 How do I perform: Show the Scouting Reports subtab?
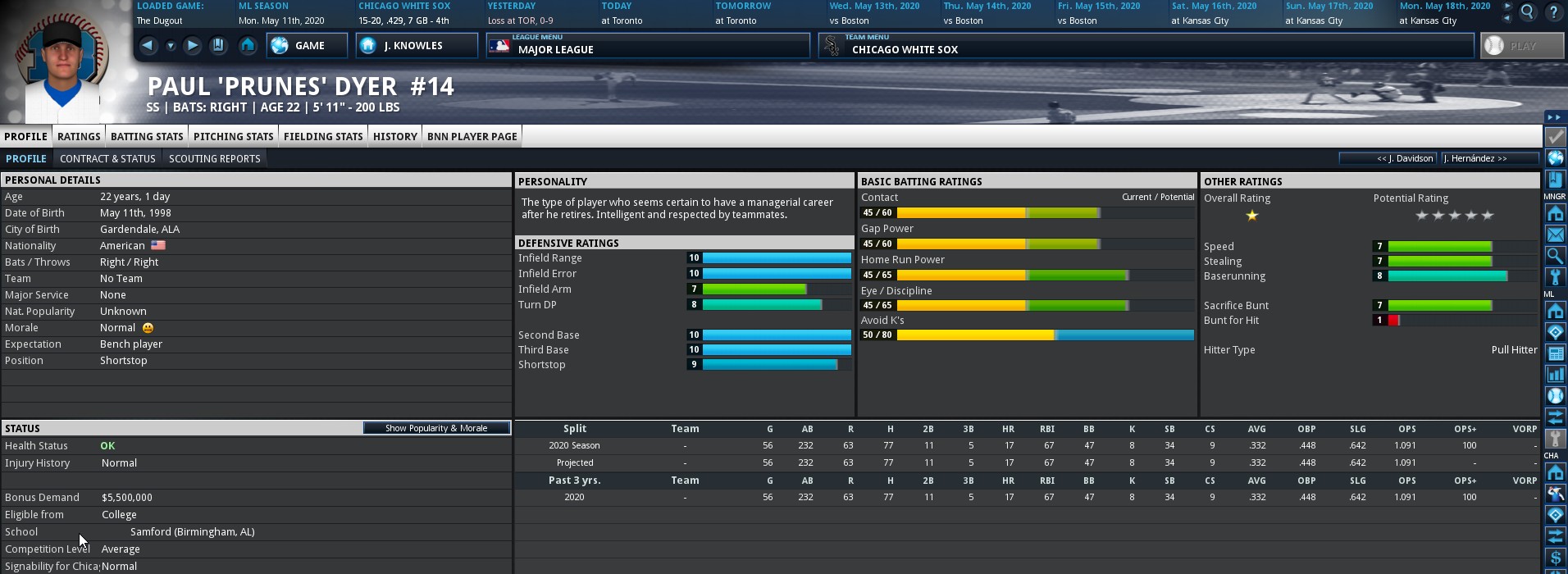(214, 158)
